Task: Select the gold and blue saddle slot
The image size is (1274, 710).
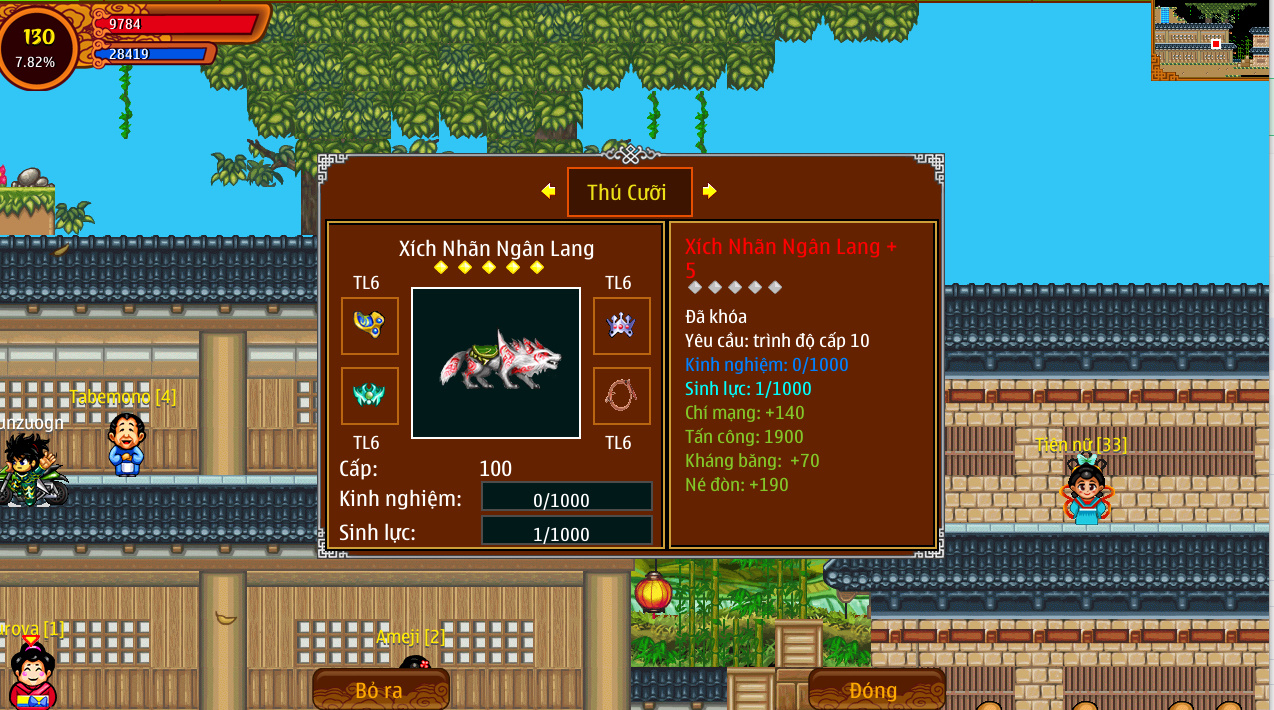Action: point(370,325)
